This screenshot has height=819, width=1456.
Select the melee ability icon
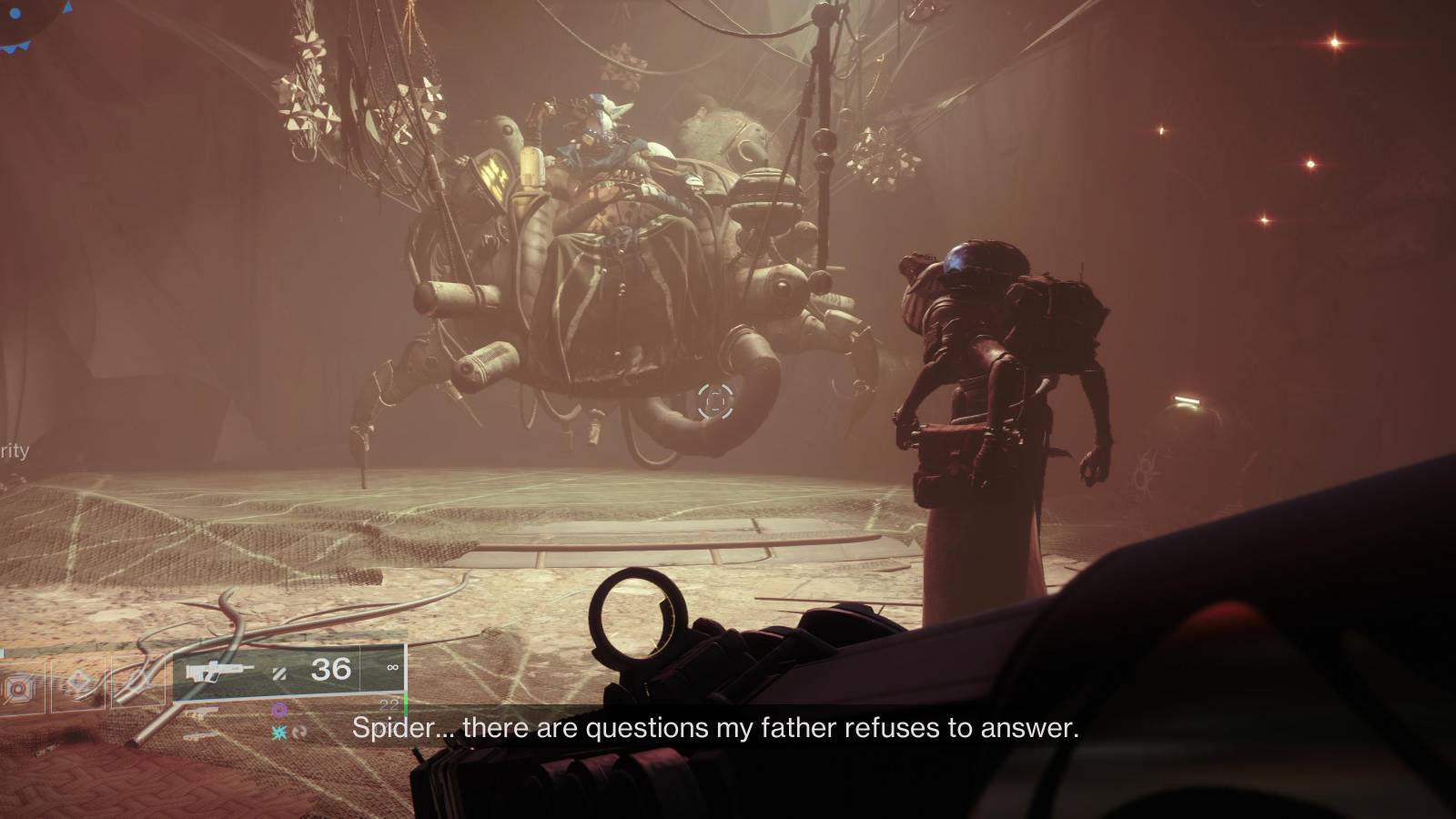136,680
